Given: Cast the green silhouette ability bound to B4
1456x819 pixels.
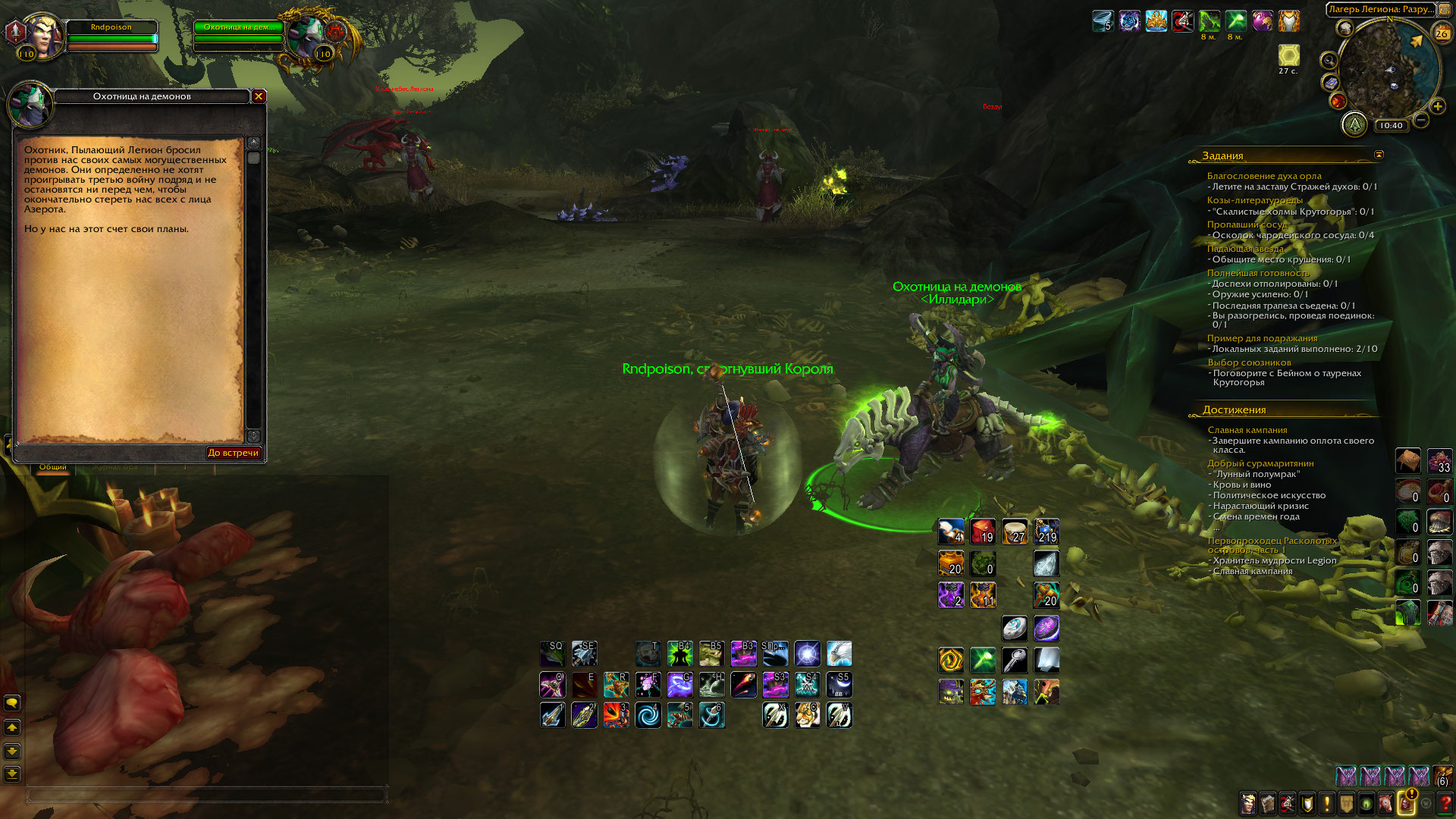Looking at the screenshot, I should coord(679,654).
